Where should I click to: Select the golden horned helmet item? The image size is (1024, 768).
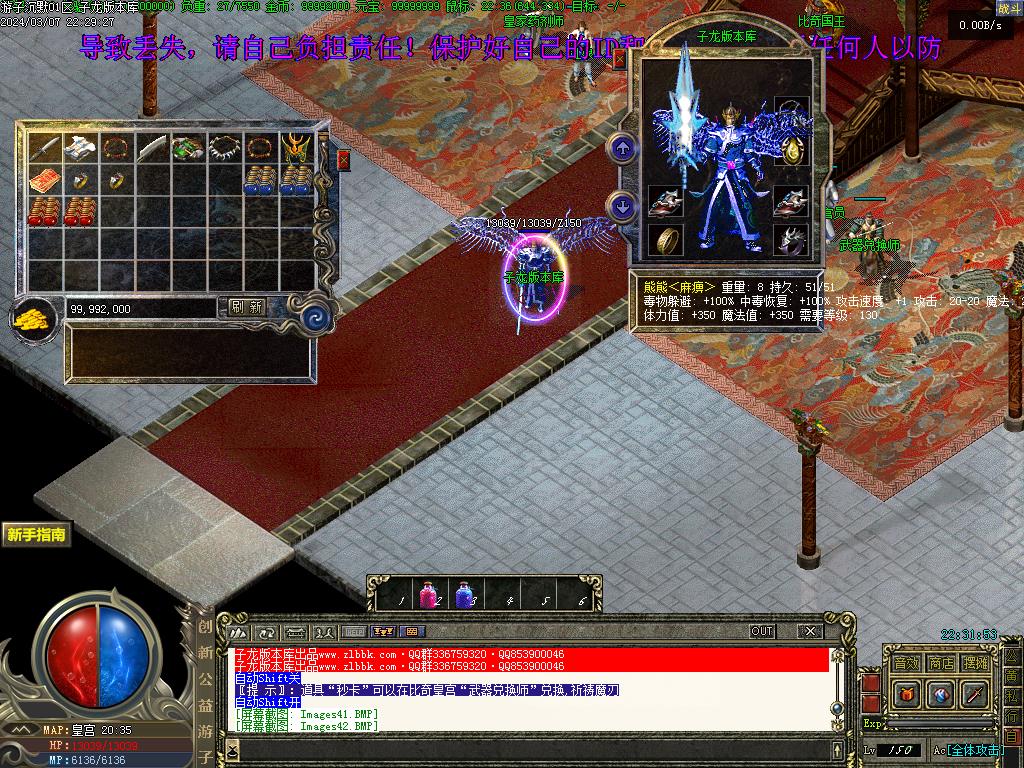(x=295, y=148)
